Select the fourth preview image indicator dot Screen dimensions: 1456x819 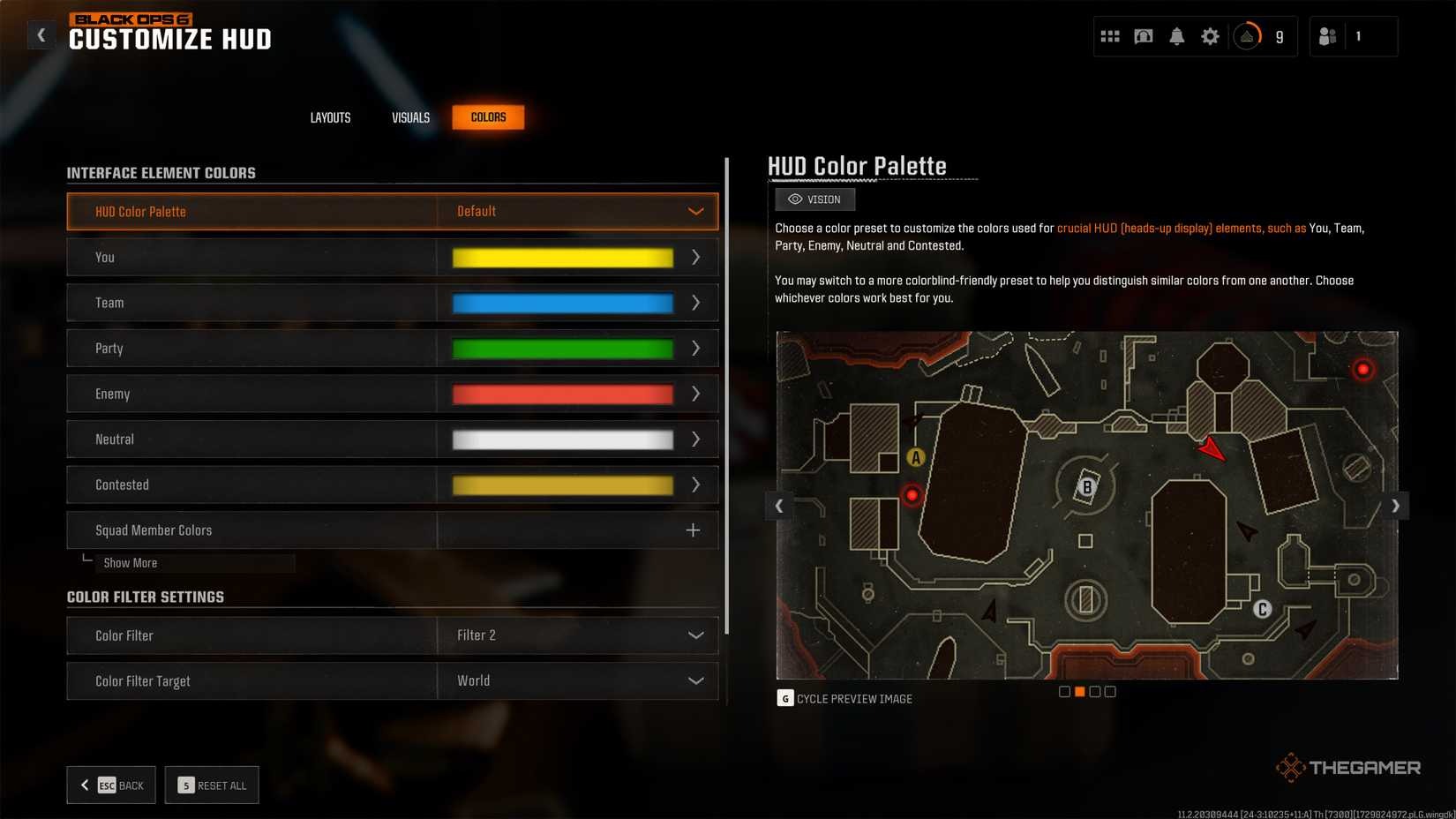tap(1109, 691)
